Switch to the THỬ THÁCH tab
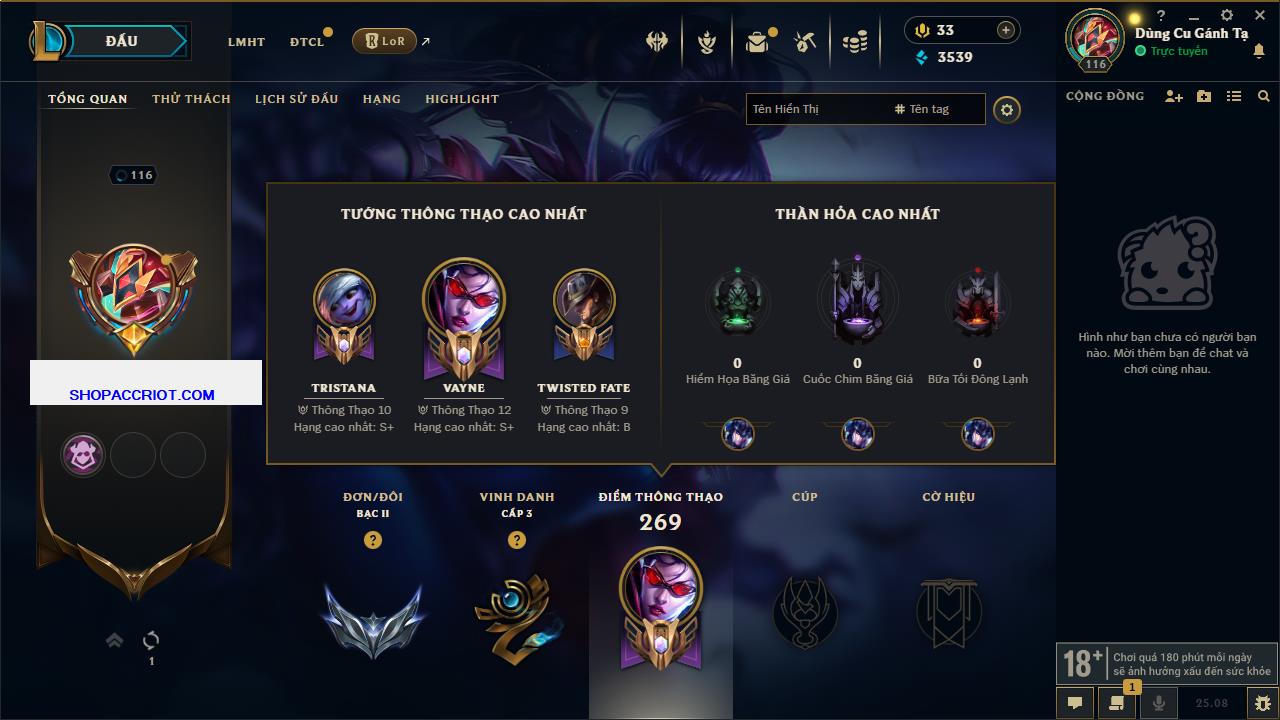 pos(191,99)
